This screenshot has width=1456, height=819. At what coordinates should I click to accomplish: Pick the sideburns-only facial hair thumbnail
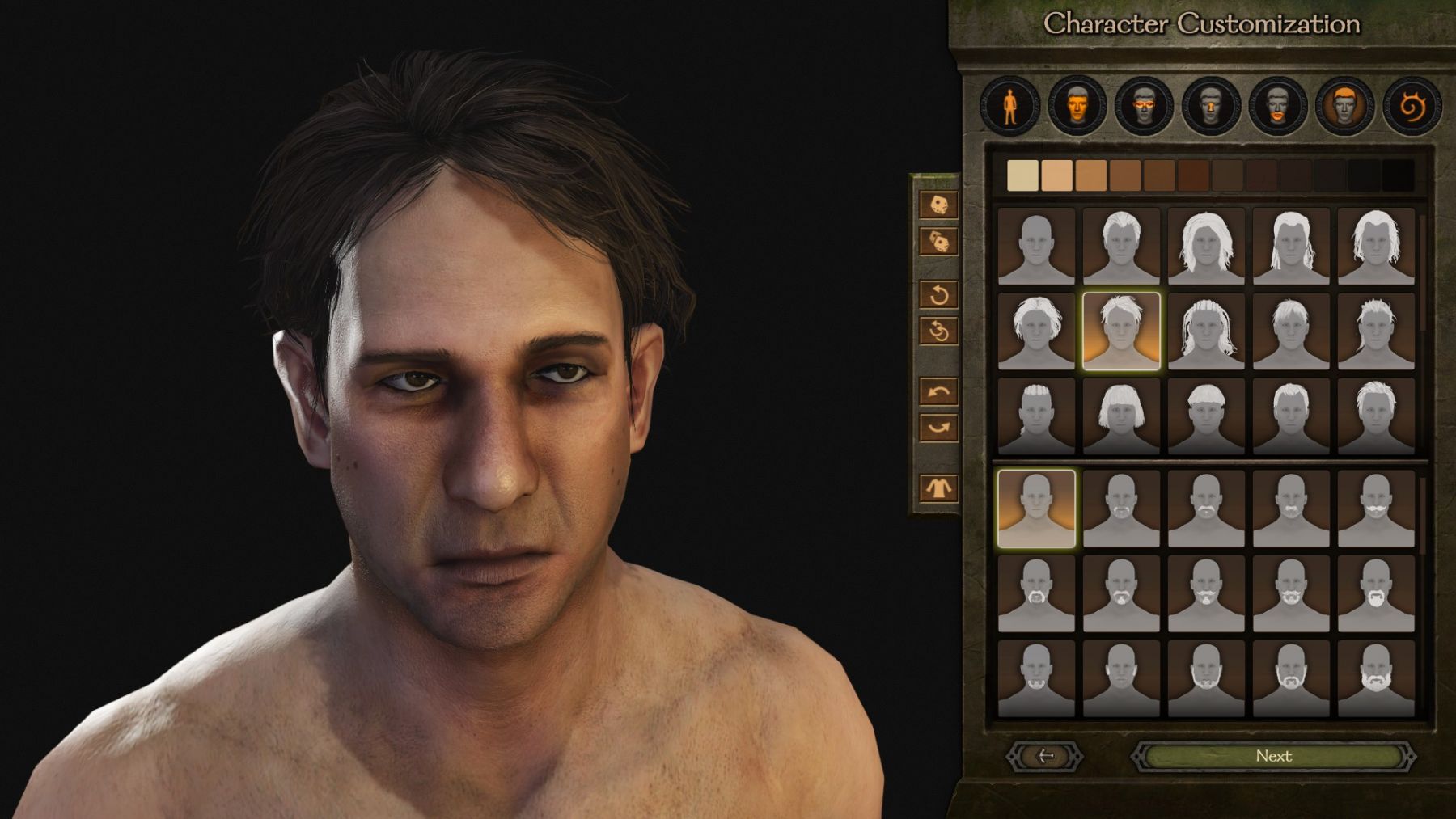[1121, 678]
